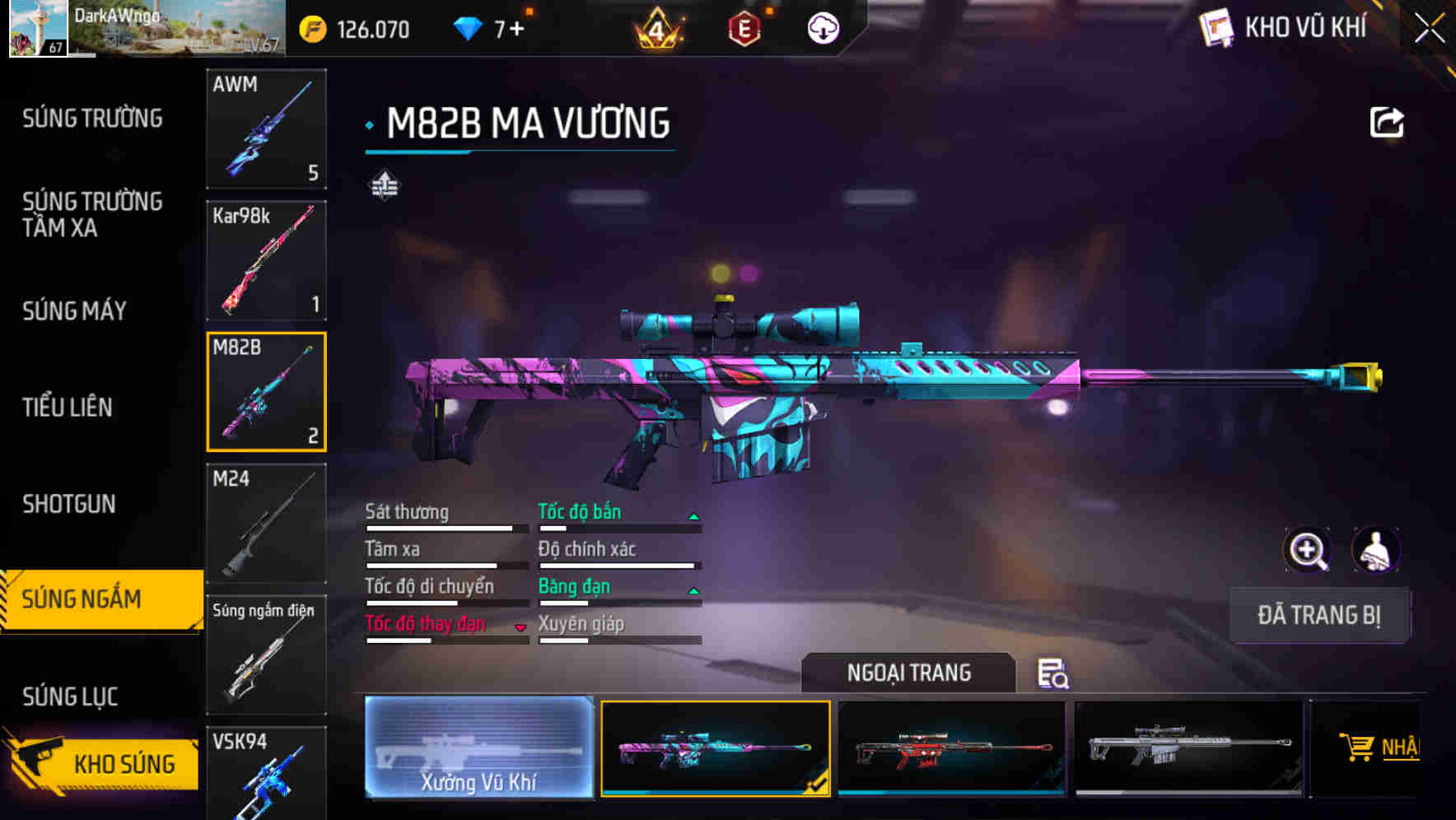
Task: Select the M82B weapon with count 2
Action: pyautogui.click(x=266, y=390)
